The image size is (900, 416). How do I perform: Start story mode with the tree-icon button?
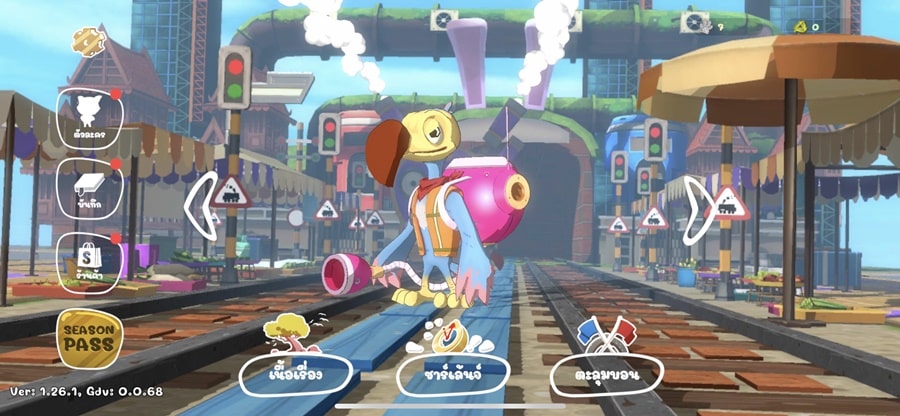pos(295,372)
